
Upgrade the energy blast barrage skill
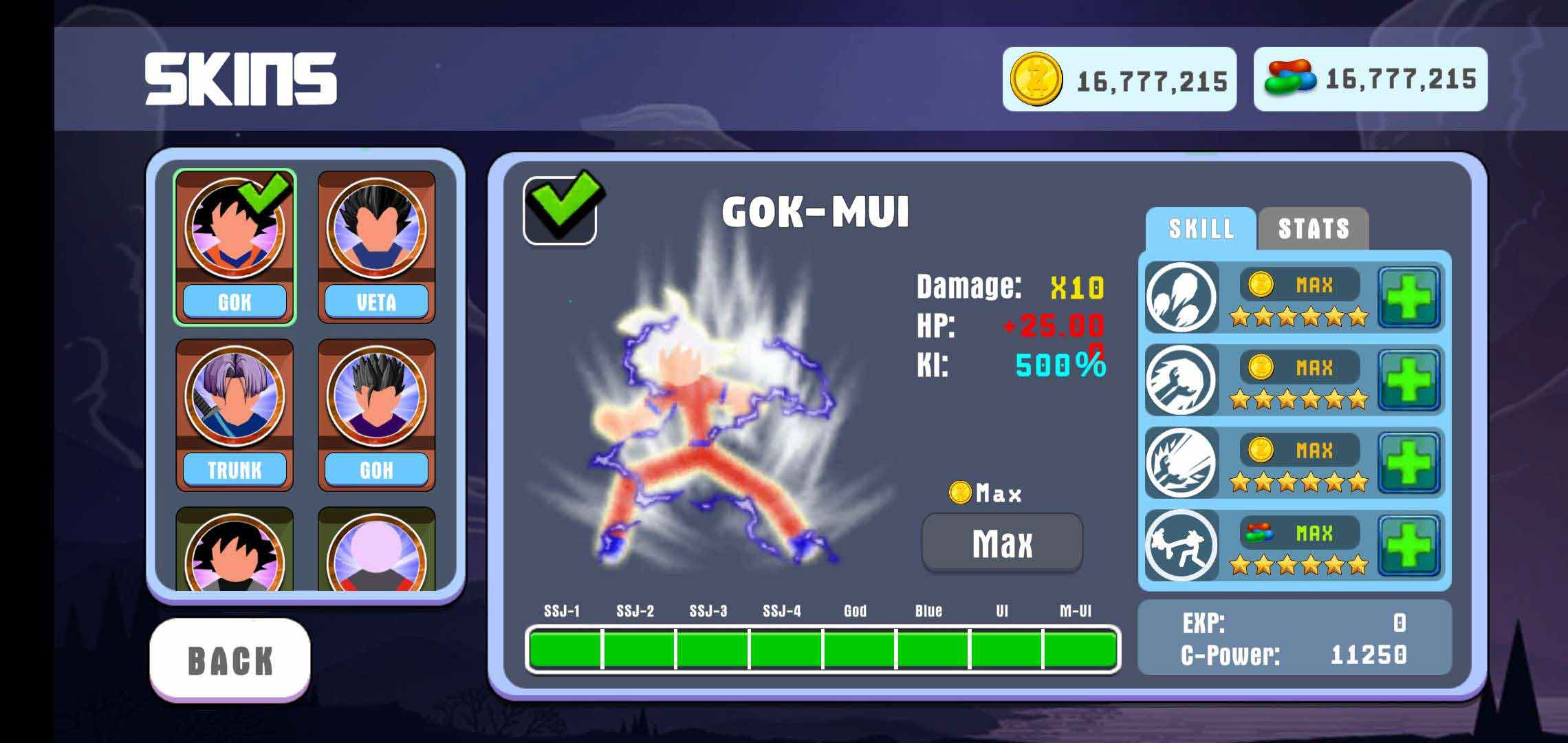click(x=1409, y=298)
